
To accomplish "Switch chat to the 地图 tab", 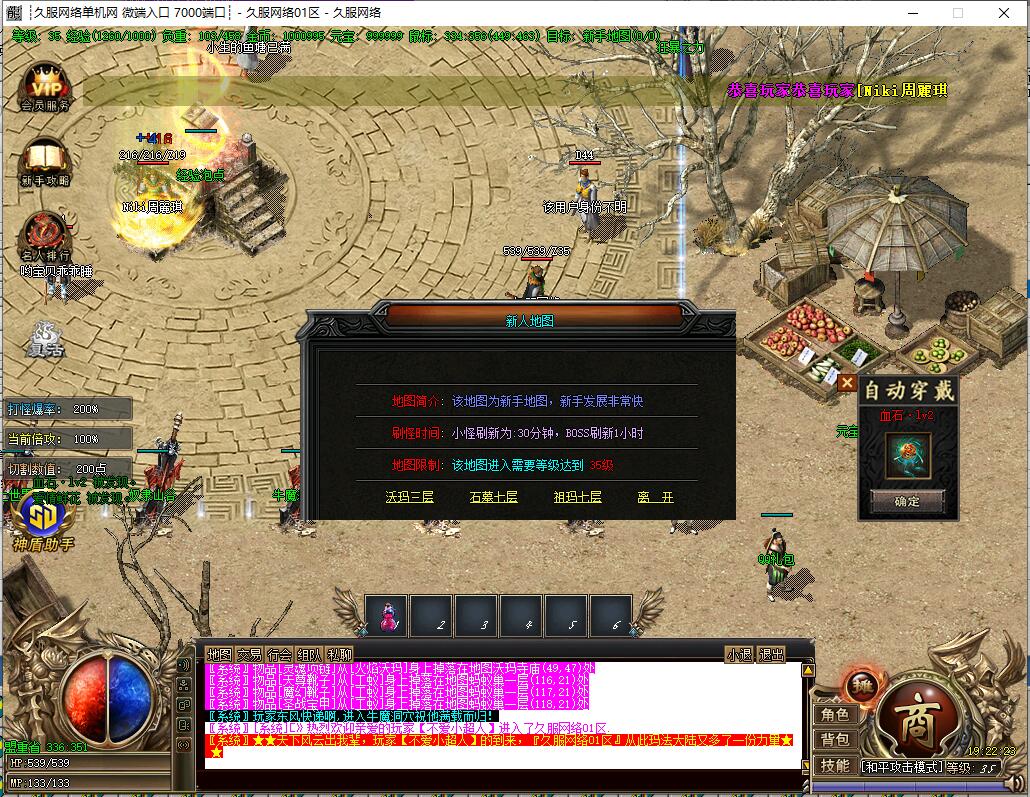I will point(219,654).
